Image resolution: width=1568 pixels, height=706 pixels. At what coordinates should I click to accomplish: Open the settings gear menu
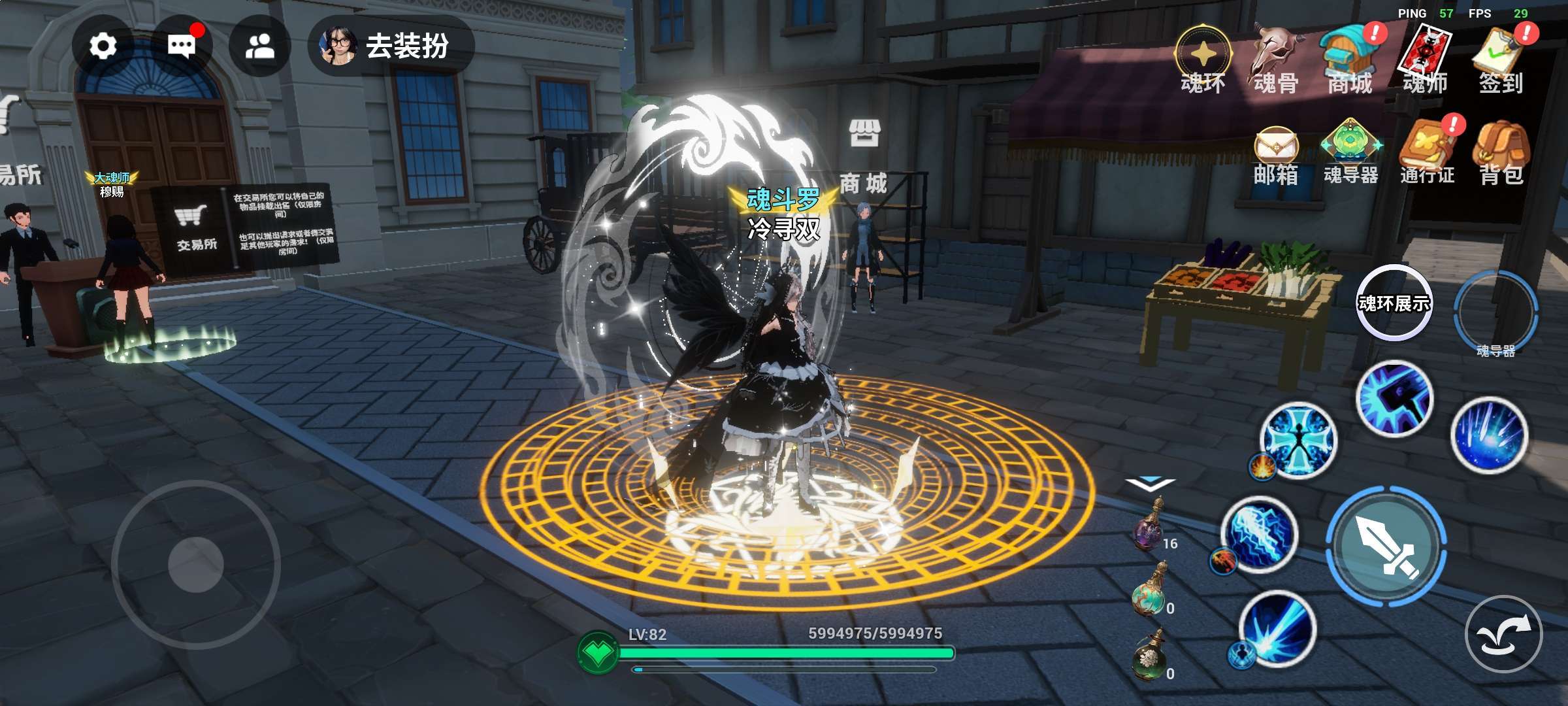coord(103,46)
